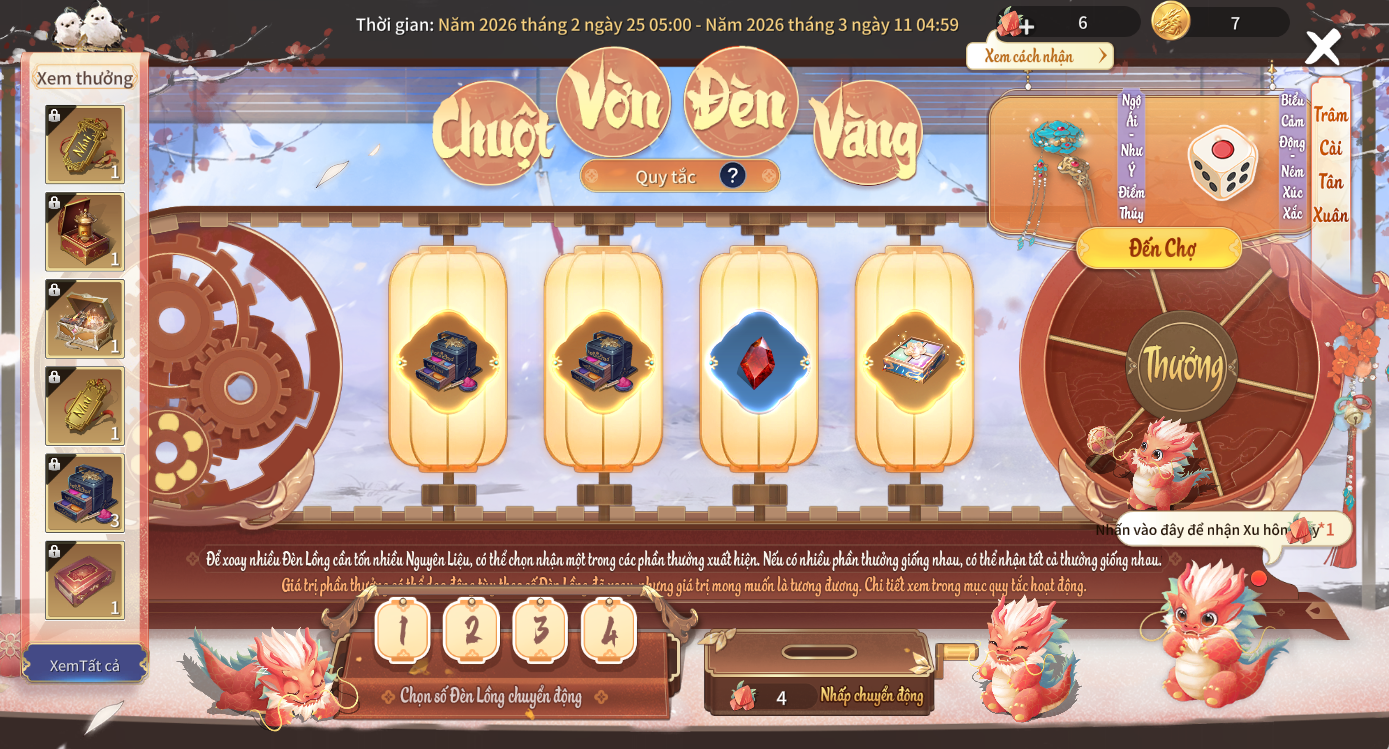Image resolution: width=1389 pixels, height=749 pixels.
Task: Spin lanterns with Nhấp chuyển động
Action: pos(870,695)
